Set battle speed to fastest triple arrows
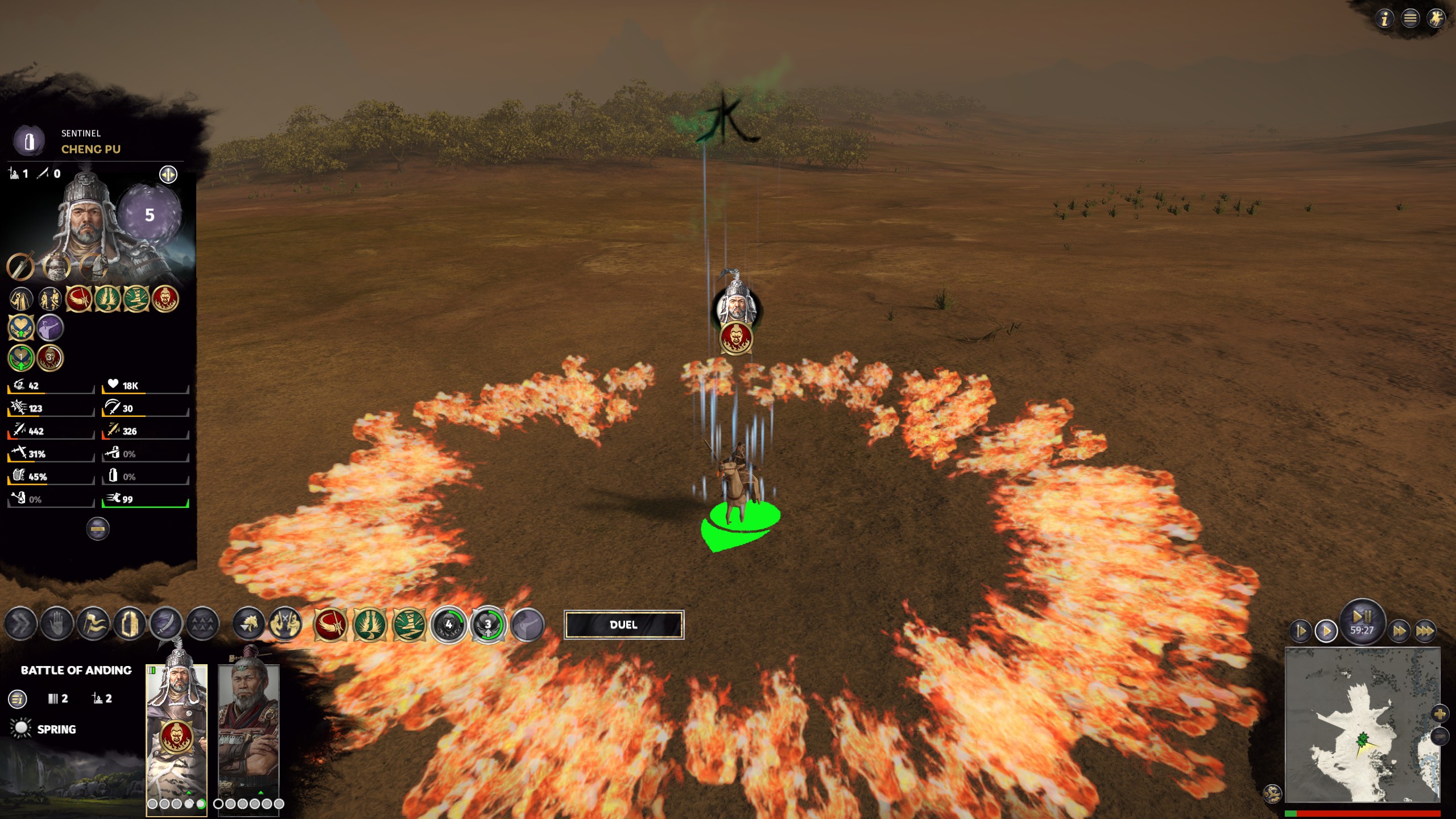The height and width of the screenshot is (819, 1456). pyautogui.click(x=1425, y=631)
